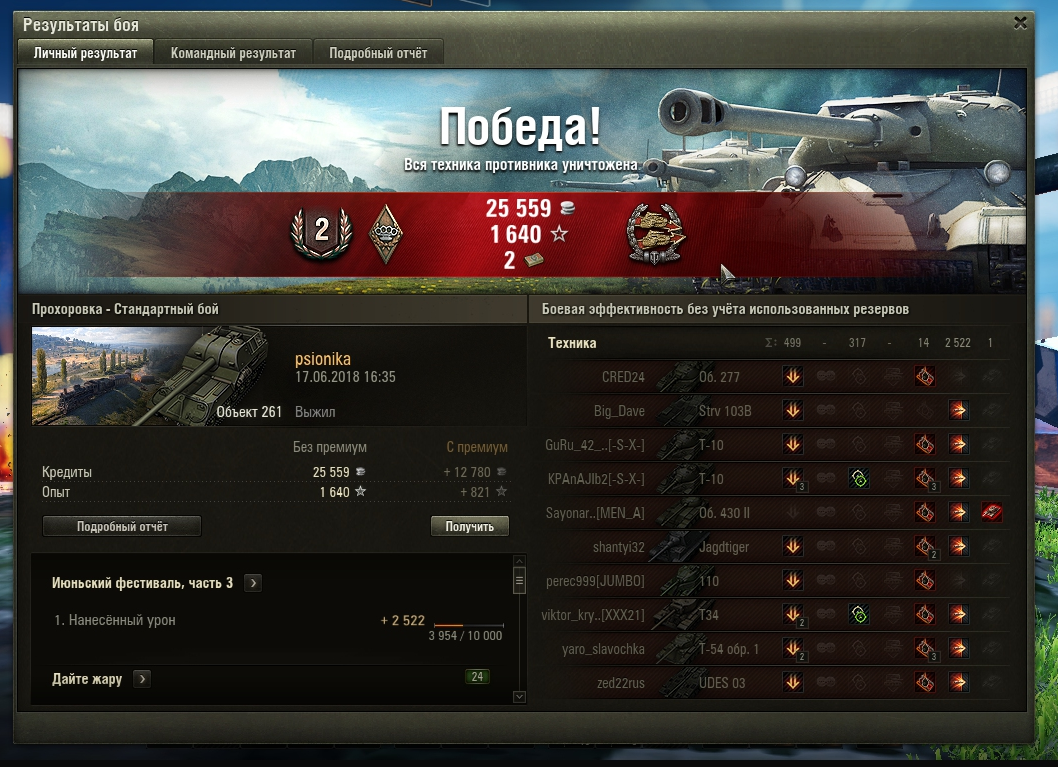Click the Подробный отчёт button
Screen dimensions: 1058x767
(x=122, y=526)
